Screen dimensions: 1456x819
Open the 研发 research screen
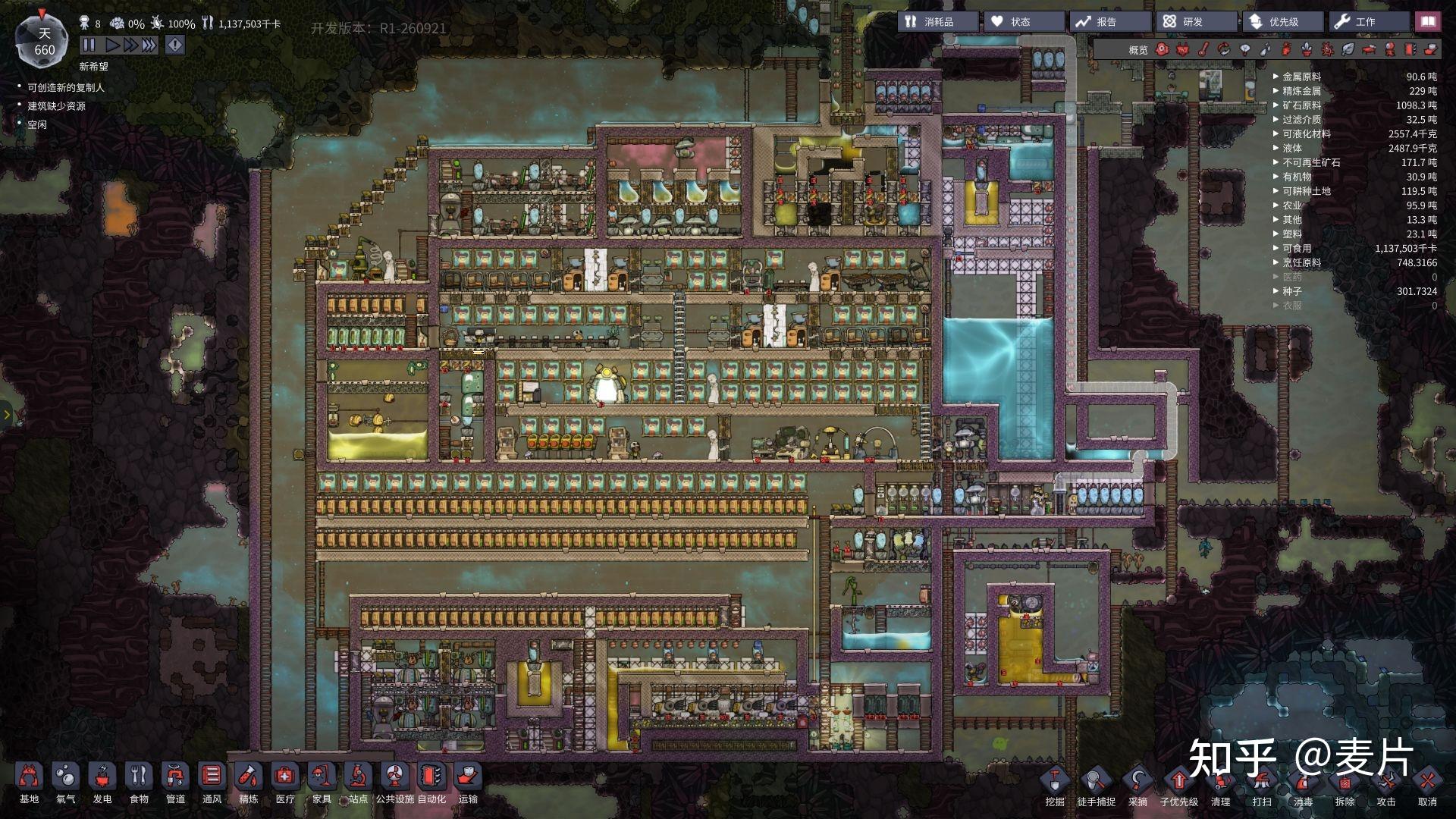1195,22
